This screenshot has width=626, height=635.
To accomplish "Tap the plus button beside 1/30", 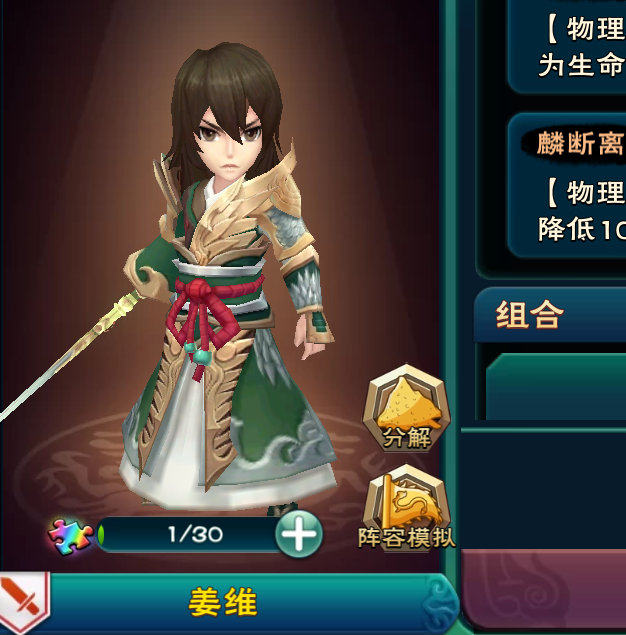I will click(299, 536).
